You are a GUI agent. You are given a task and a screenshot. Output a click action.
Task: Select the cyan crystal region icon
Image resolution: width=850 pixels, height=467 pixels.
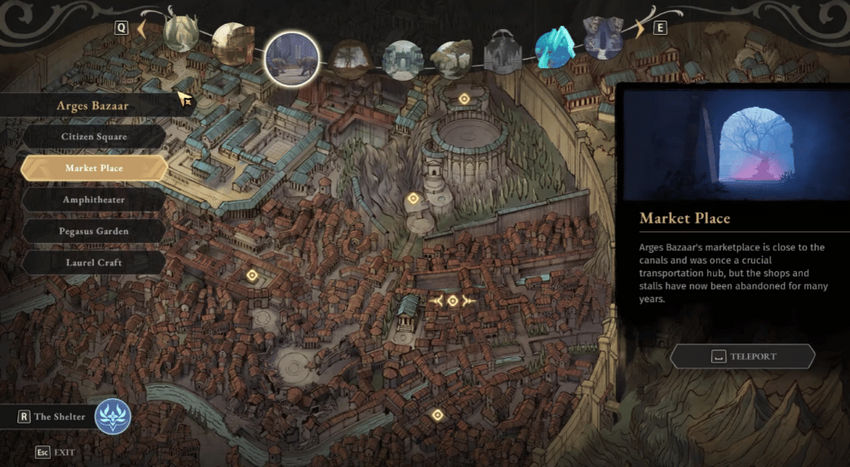click(552, 47)
